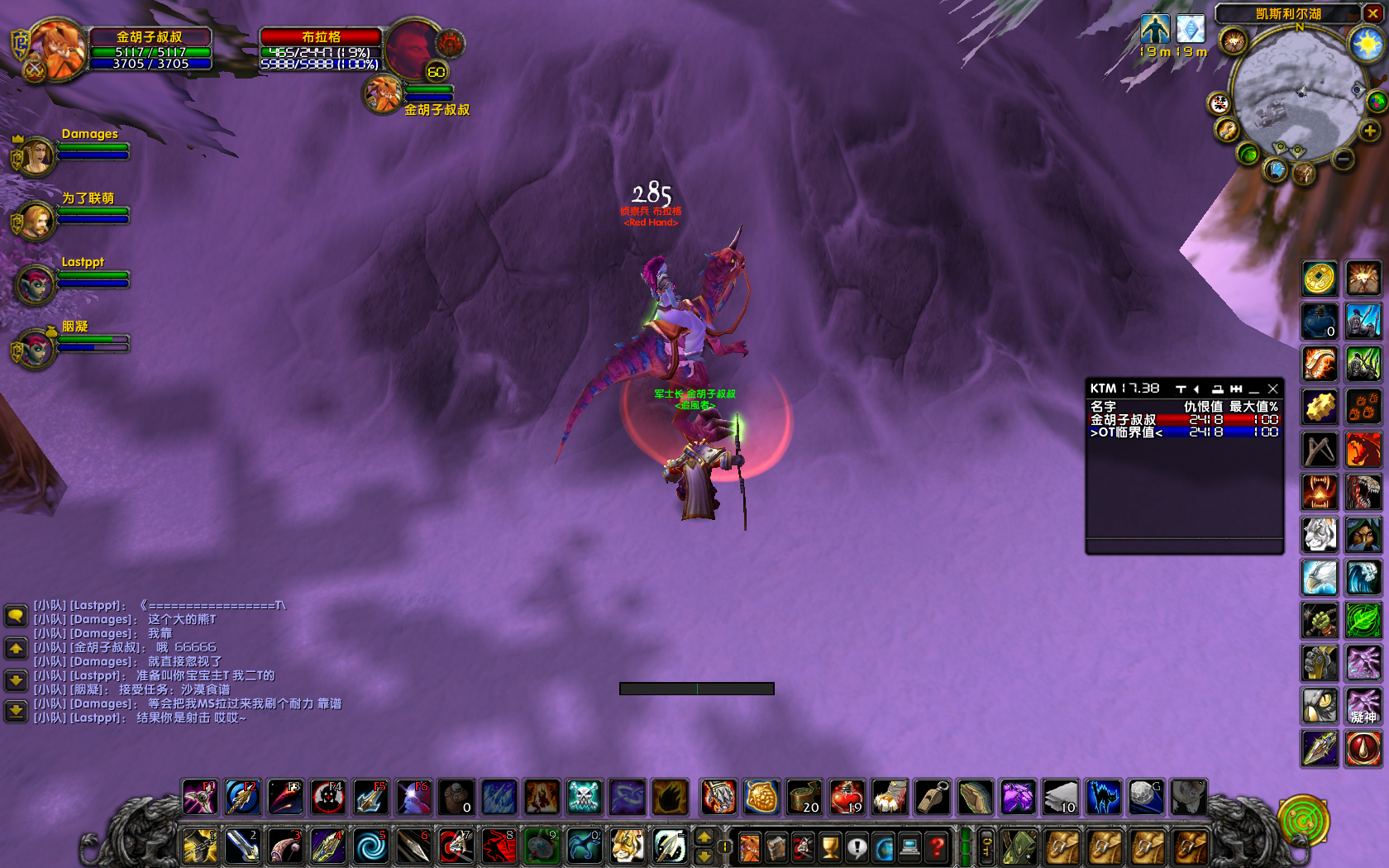This screenshot has width=1389, height=868.
Task: Open the keyring key button
Action: pos(986,847)
